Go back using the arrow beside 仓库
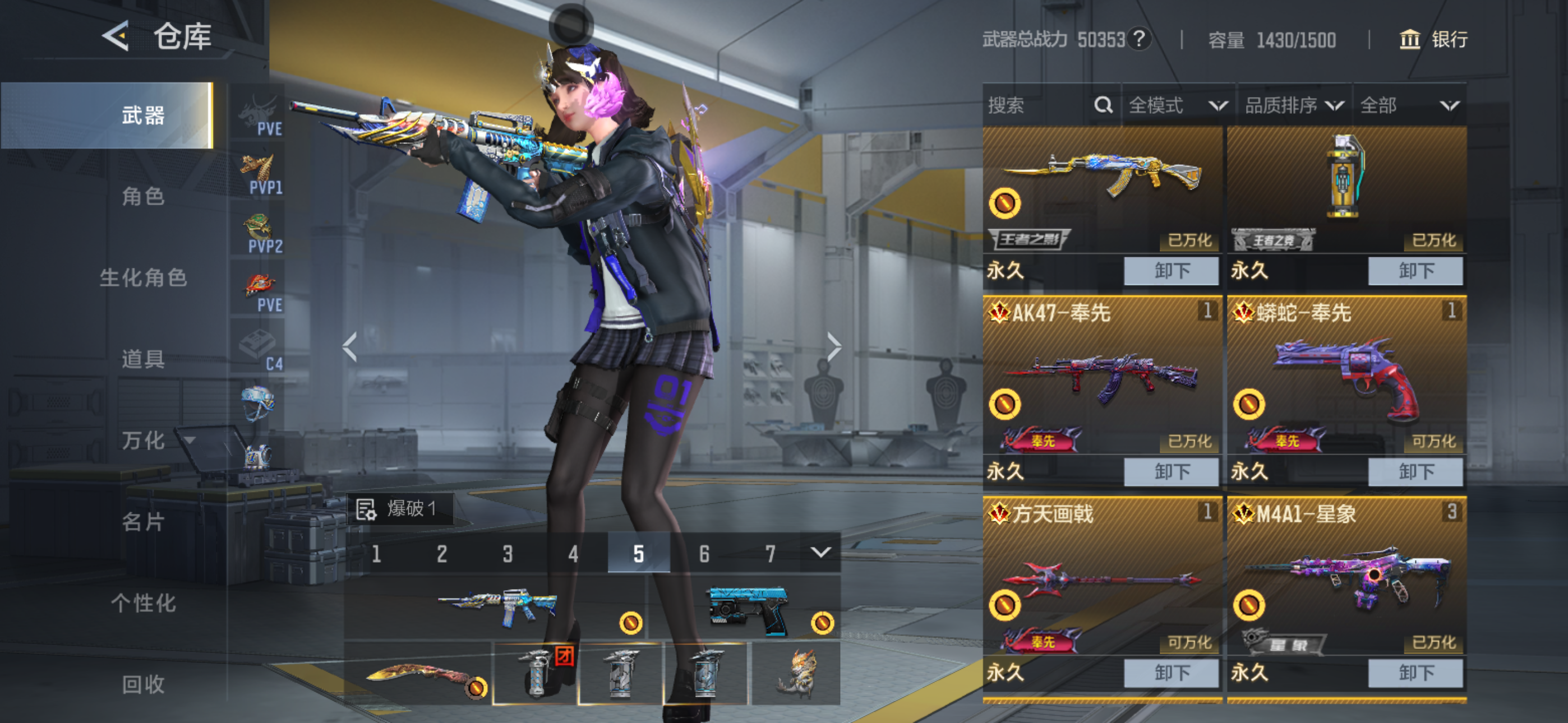Screen dimensions: 1568x723 [x=116, y=36]
